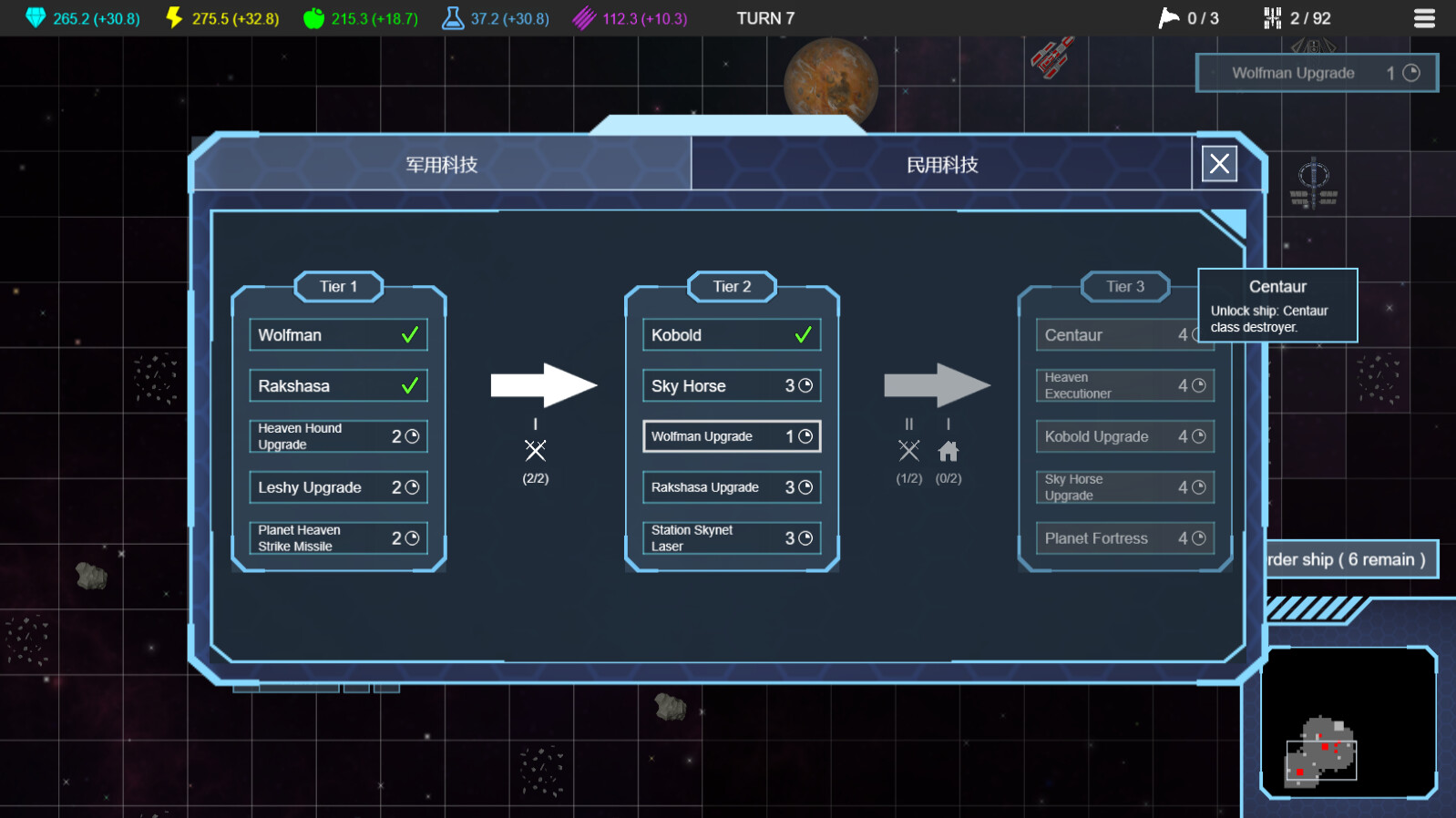Select the Kobold completed research checkmark

803,334
